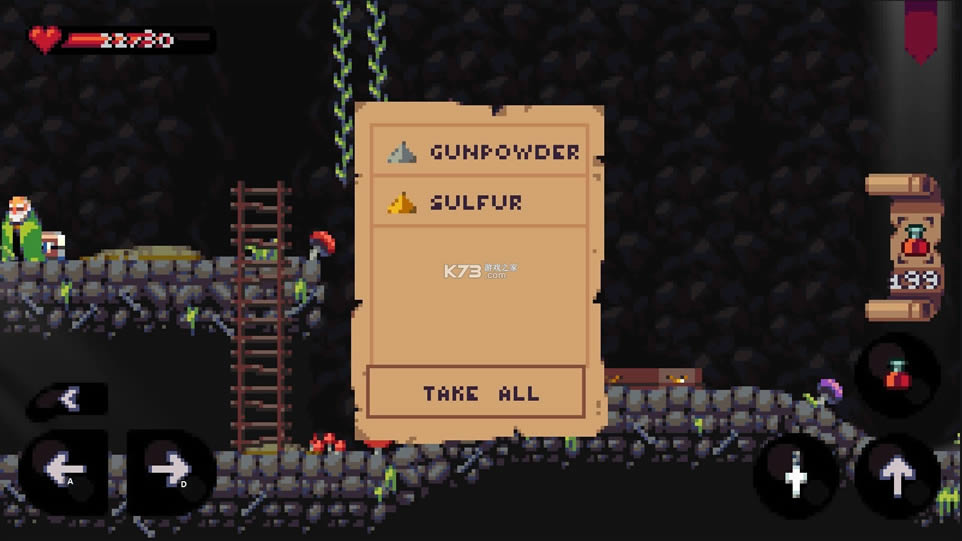Tap the move left arrow button
The width and height of the screenshot is (962, 541).
[x=64, y=471]
